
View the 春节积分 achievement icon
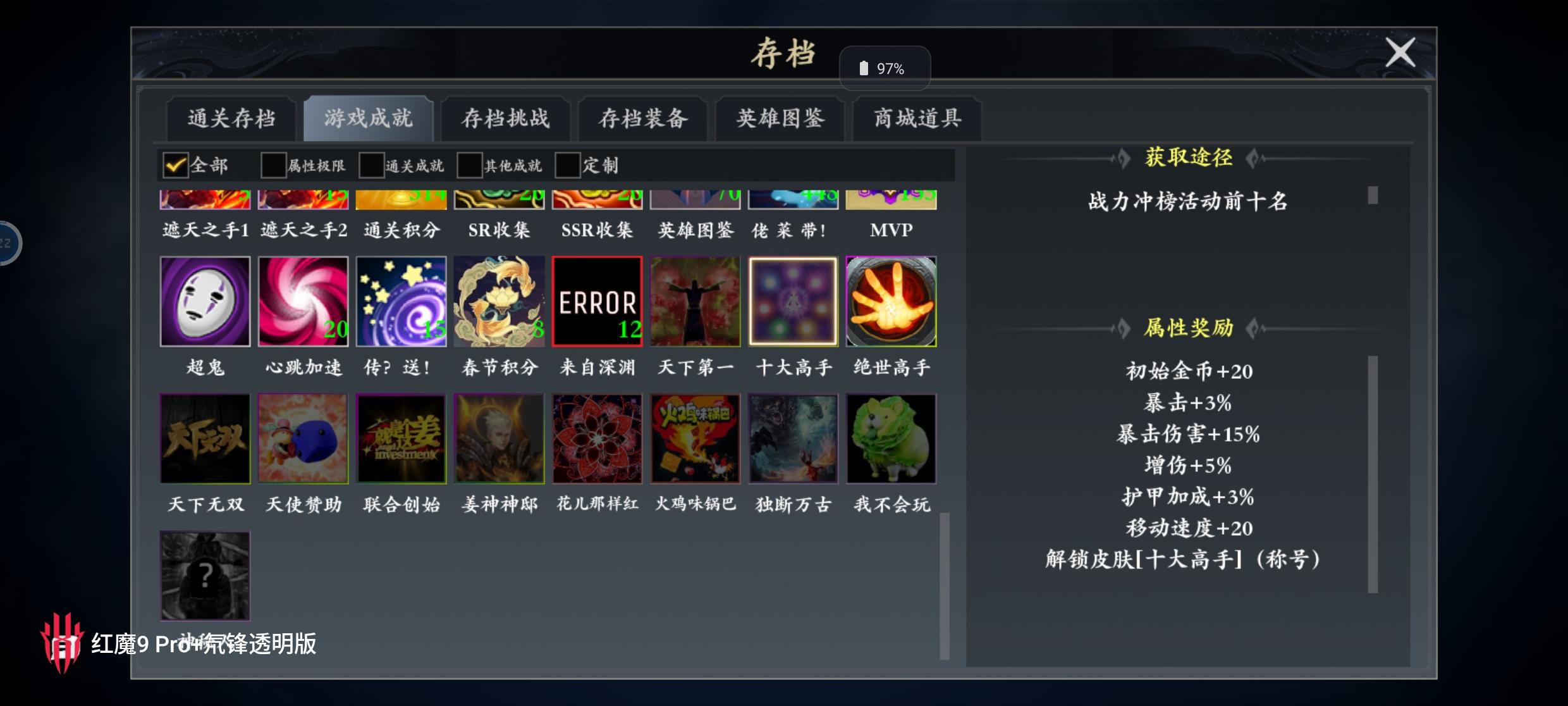(x=499, y=301)
